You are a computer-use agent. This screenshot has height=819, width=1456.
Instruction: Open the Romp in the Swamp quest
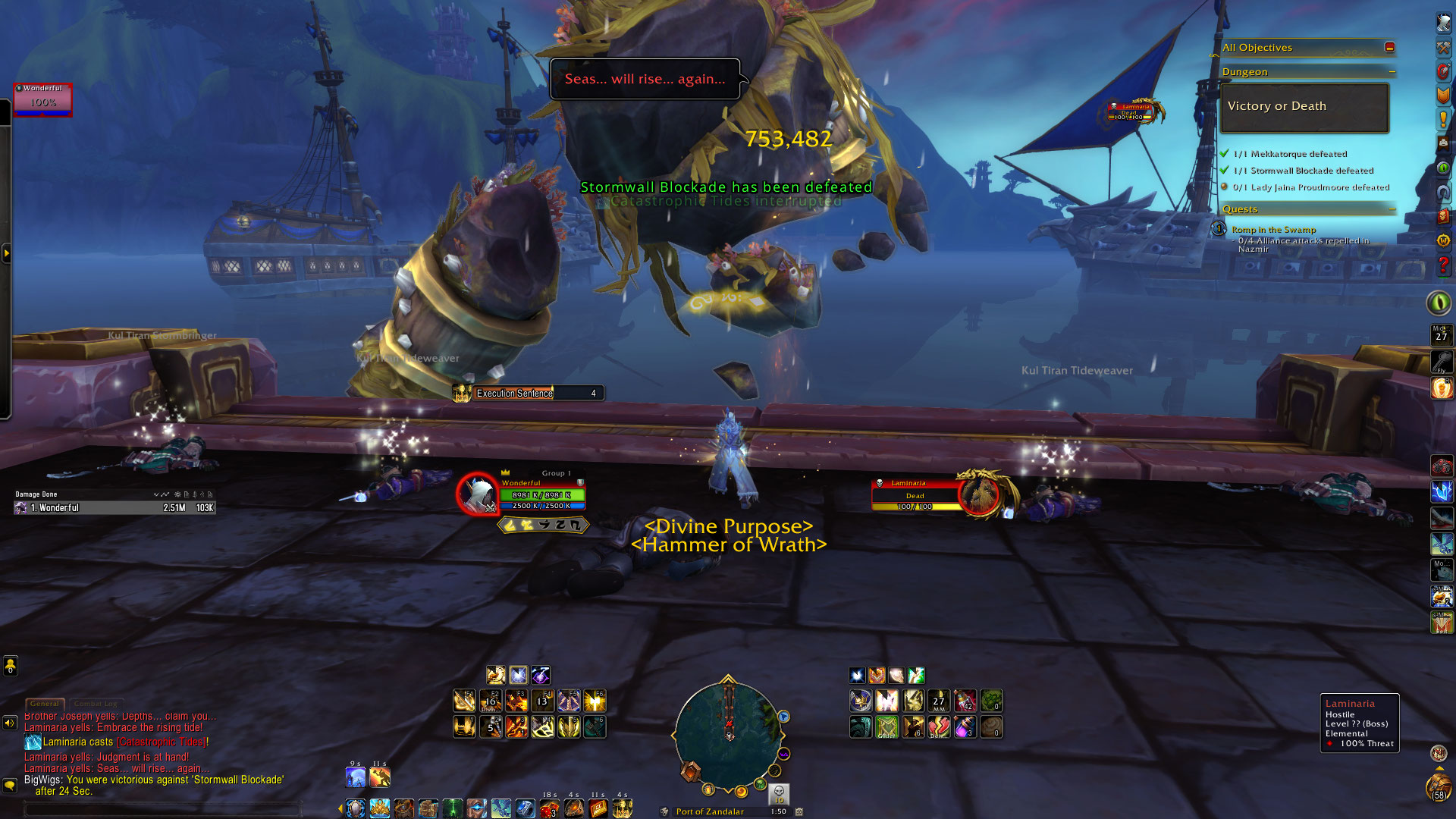[x=1273, y=230]
